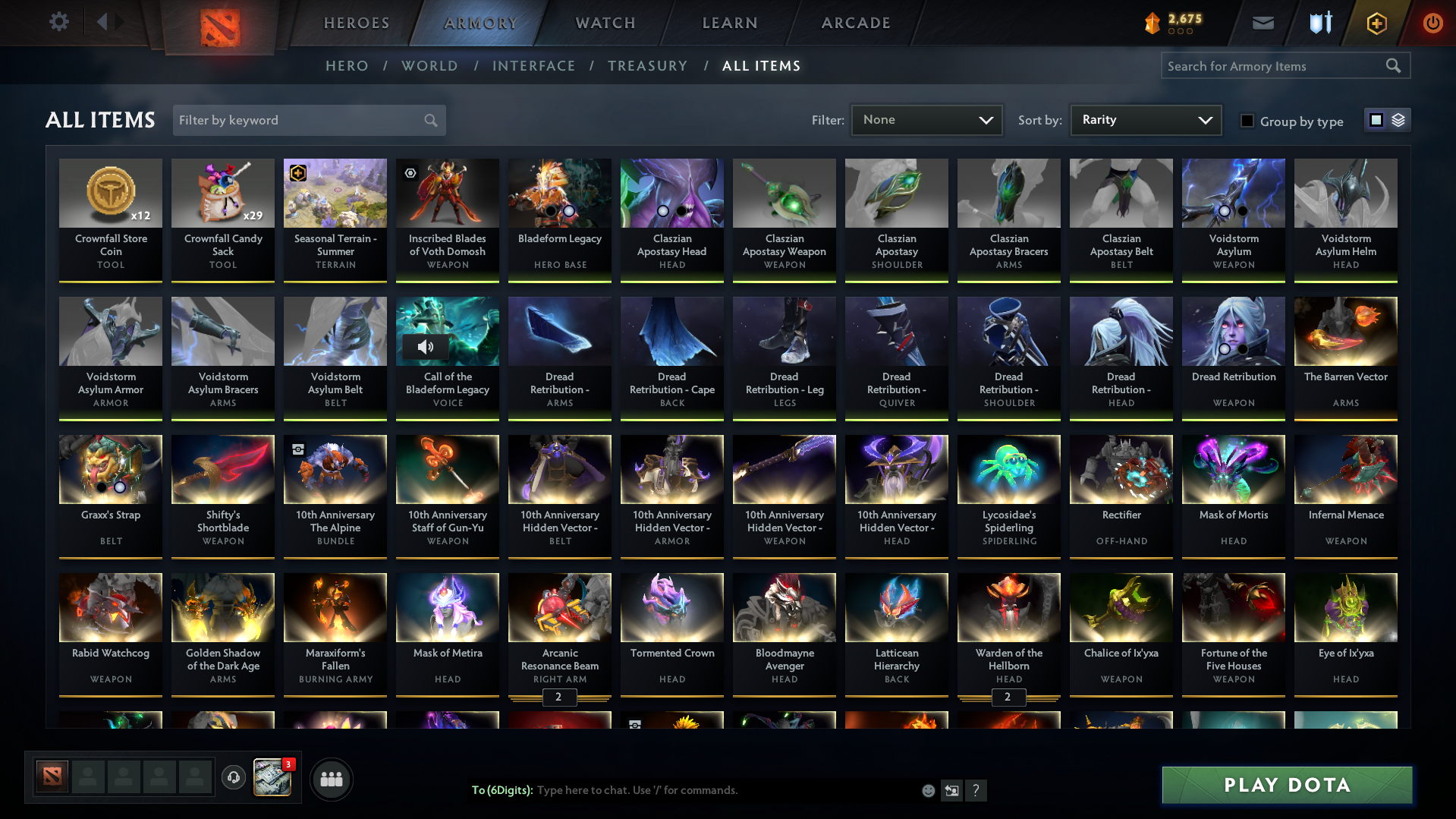Open the gold plus hexagon store icon
Screen dimensions: 1456x819
coord(1376,23)
